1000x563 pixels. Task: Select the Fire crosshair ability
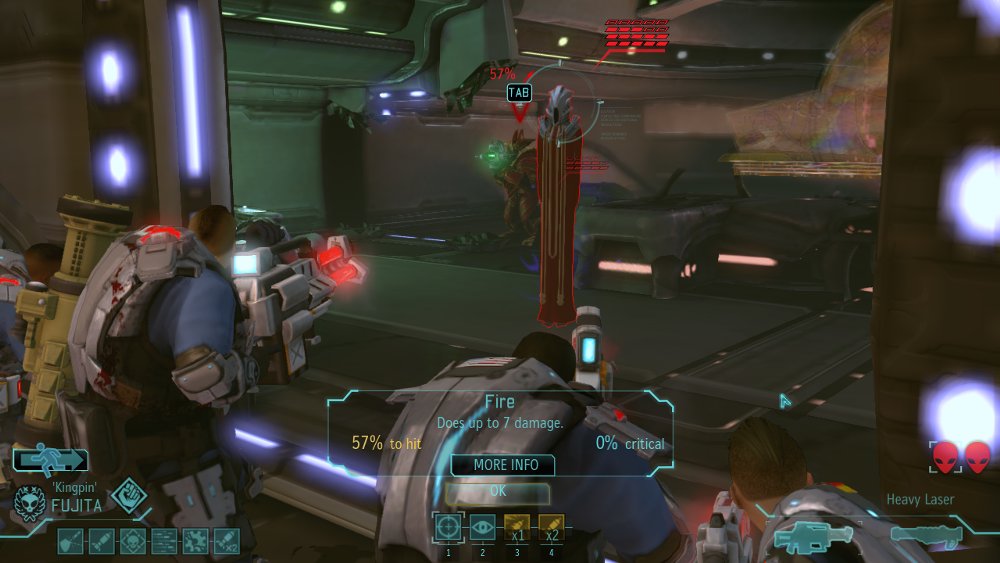point(448,527)
